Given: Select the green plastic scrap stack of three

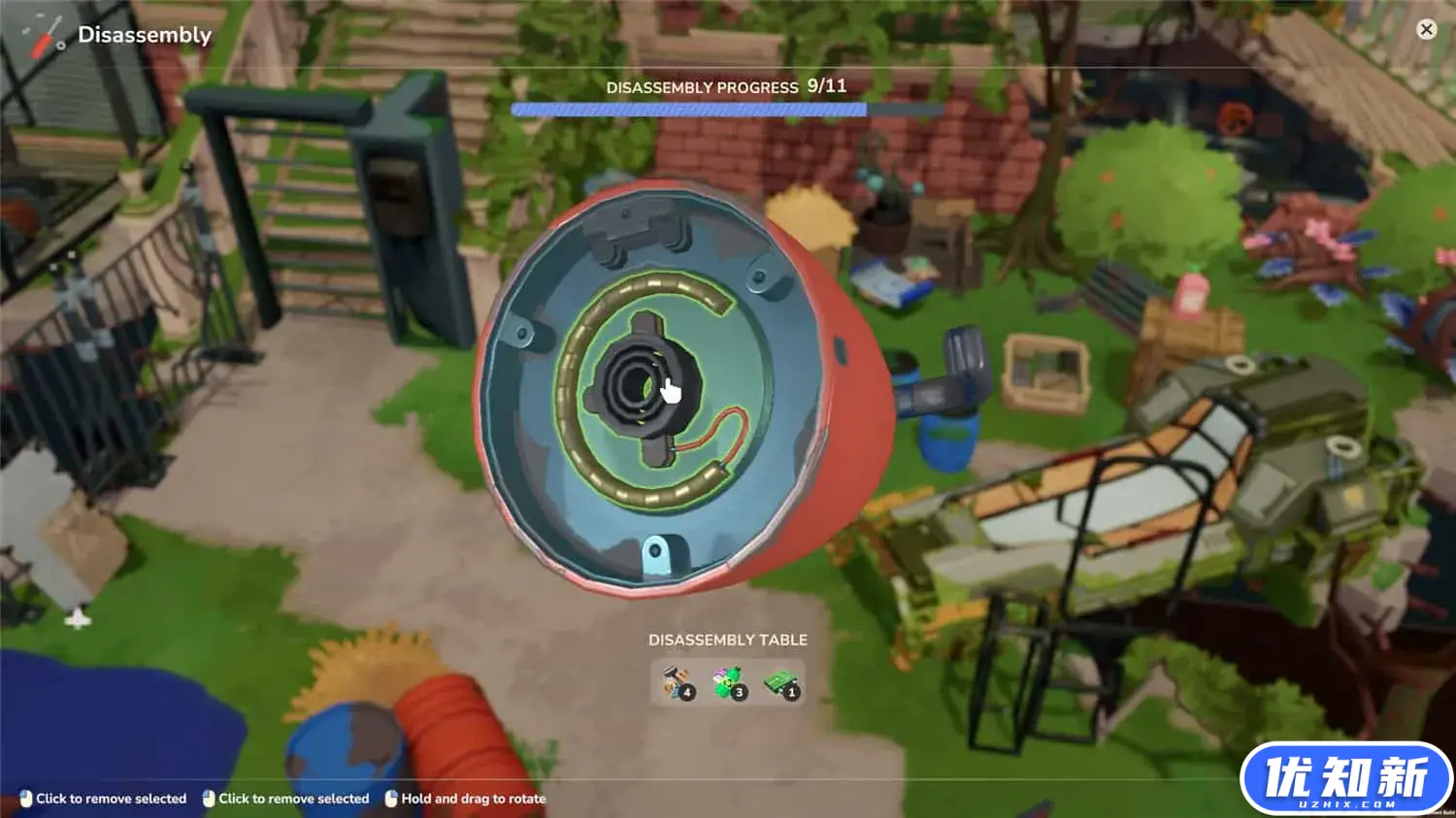Looking at the screenshot, I should pyautogui.click(x=728, y=682).
